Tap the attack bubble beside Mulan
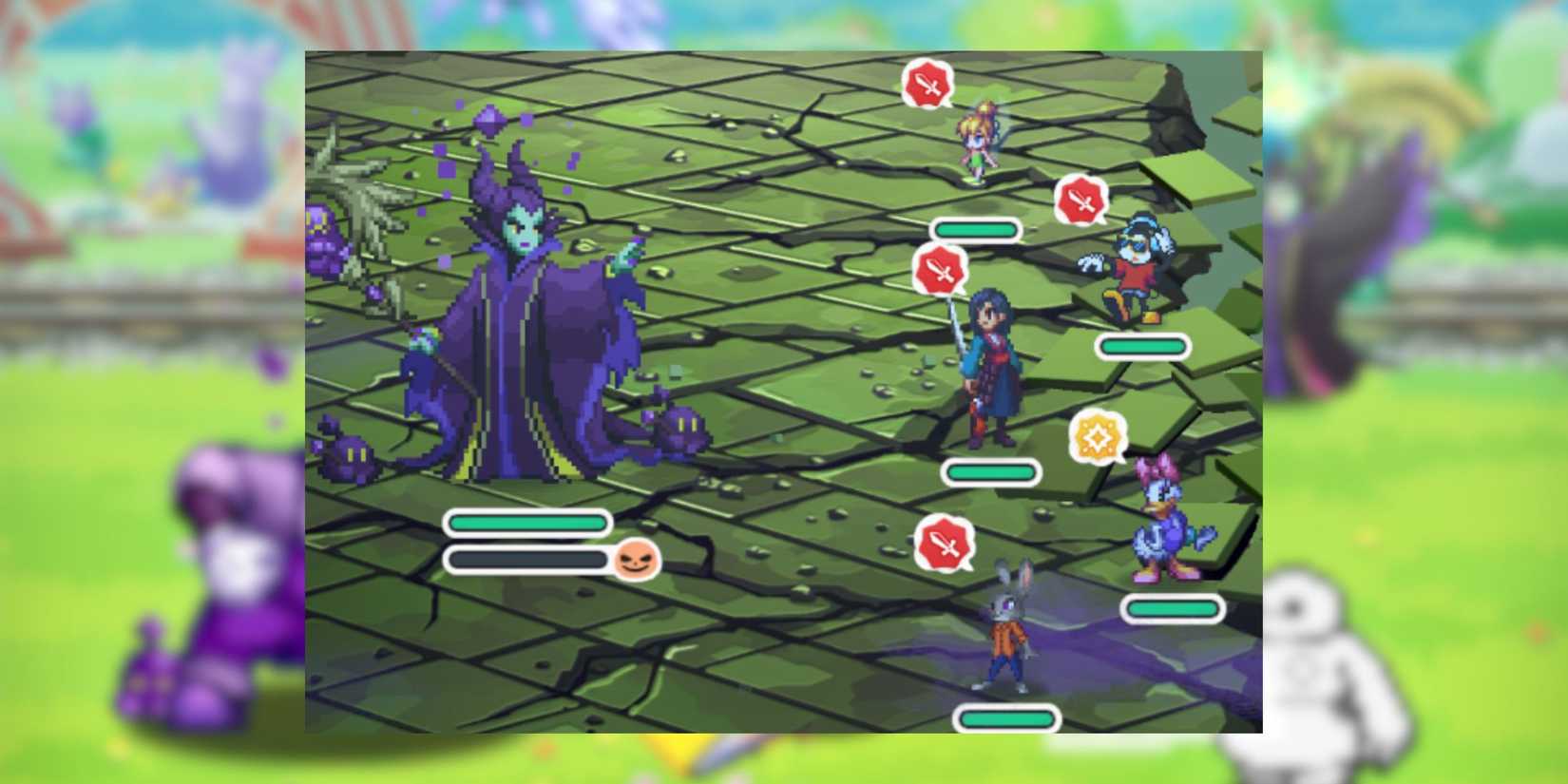The height and width of the screenshot is (784, 1568). [940, 269]
